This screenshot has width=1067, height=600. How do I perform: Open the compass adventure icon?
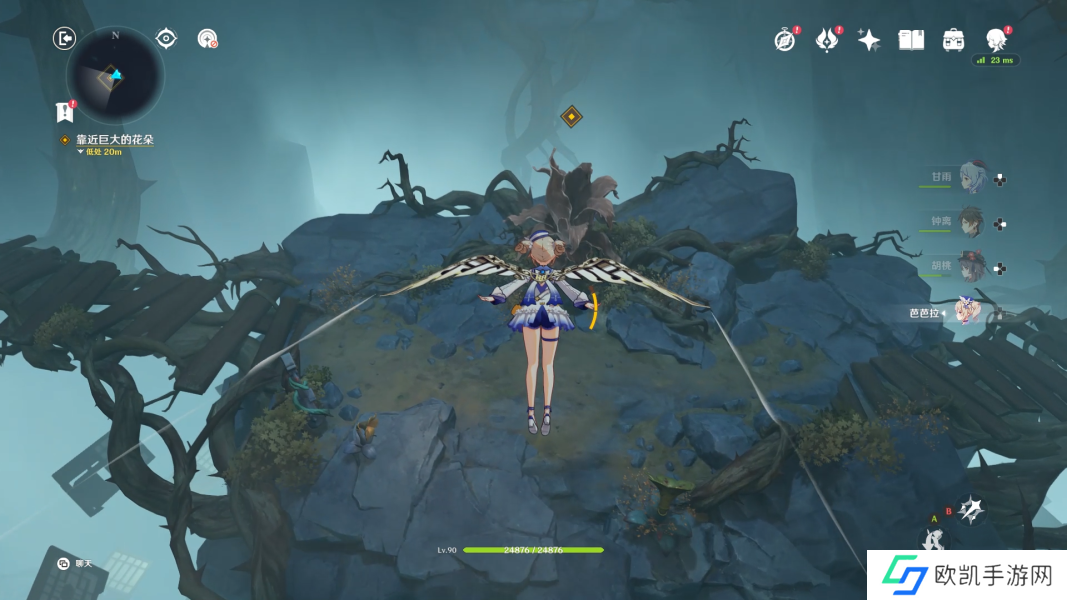coord(785,40)
